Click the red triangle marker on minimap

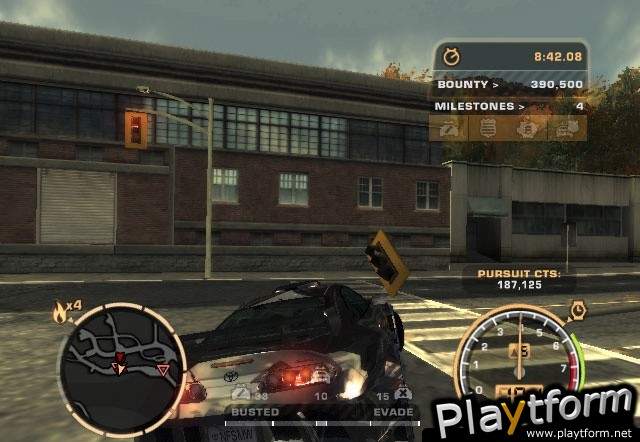pyautogui.click(x=163, y=371)
